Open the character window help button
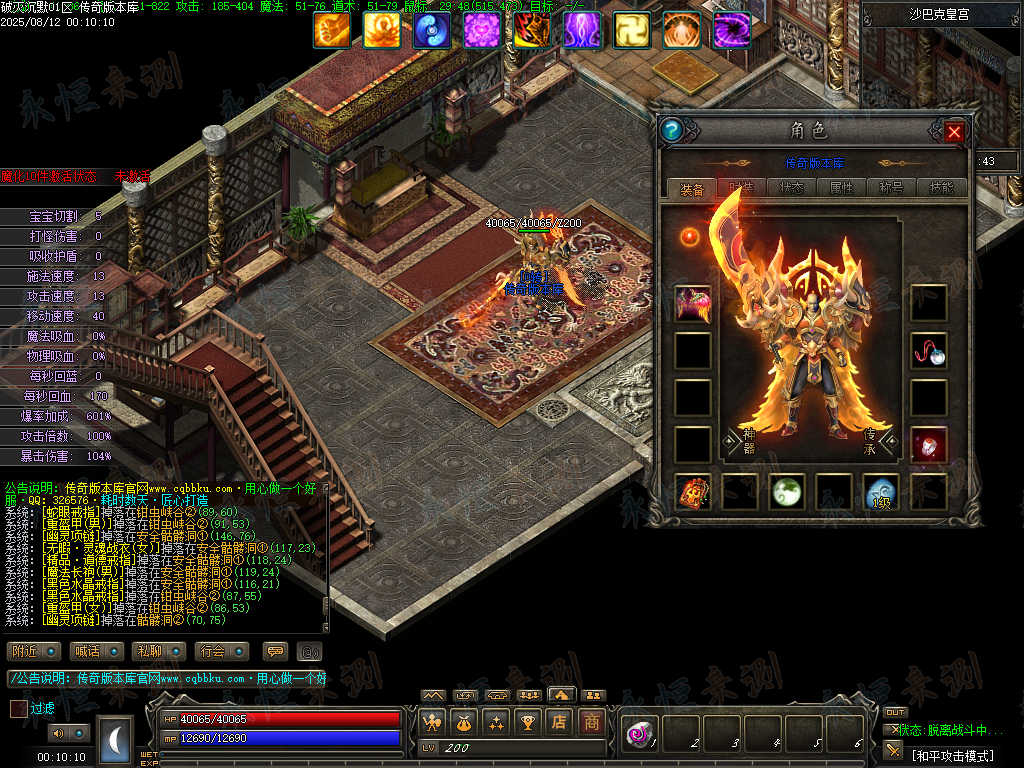Viewport: 1024px width, 768px height. (x=672, y=130)
